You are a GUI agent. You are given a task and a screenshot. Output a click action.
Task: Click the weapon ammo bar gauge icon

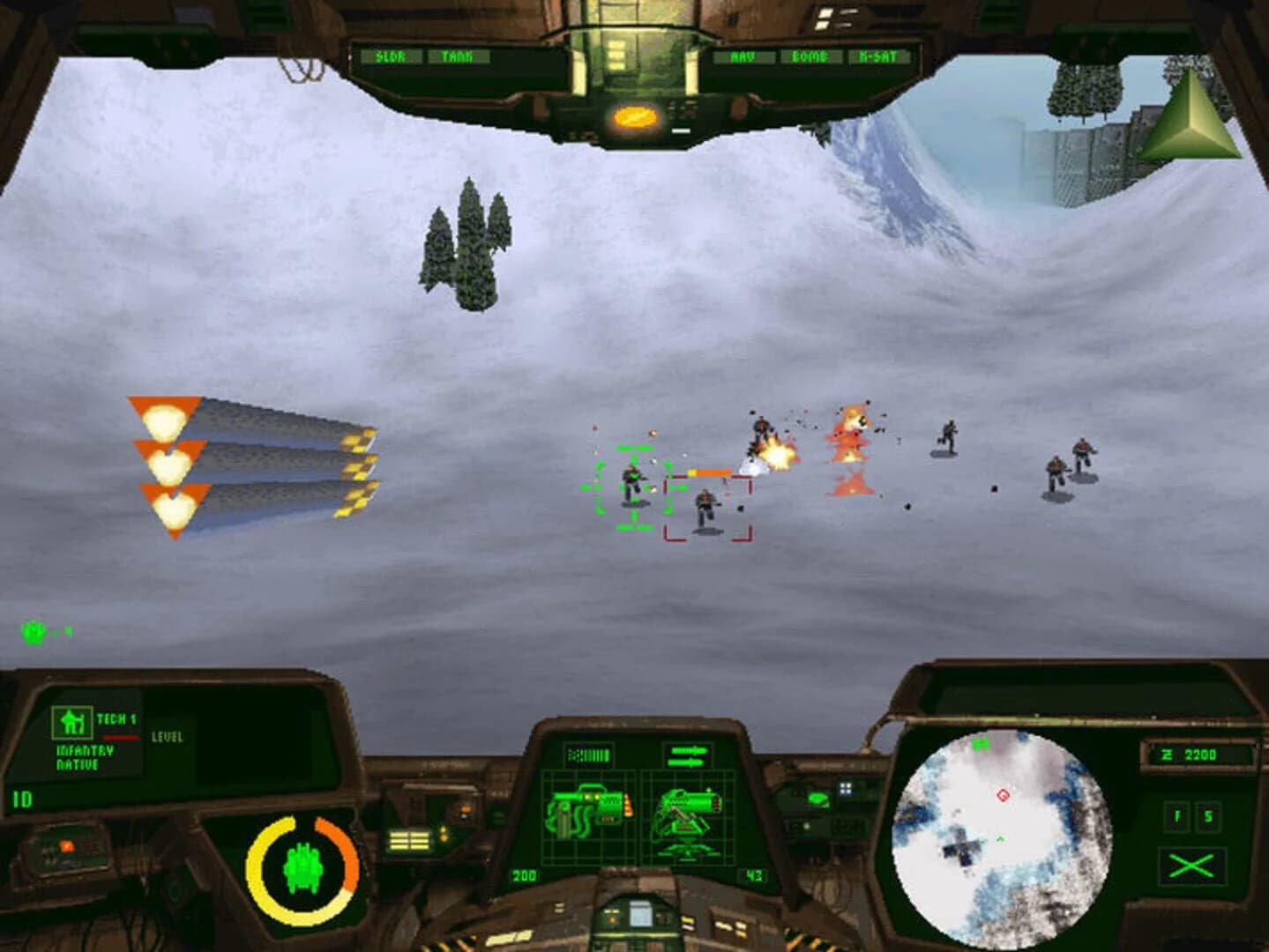pyautogui.click(x=589, y=754)
